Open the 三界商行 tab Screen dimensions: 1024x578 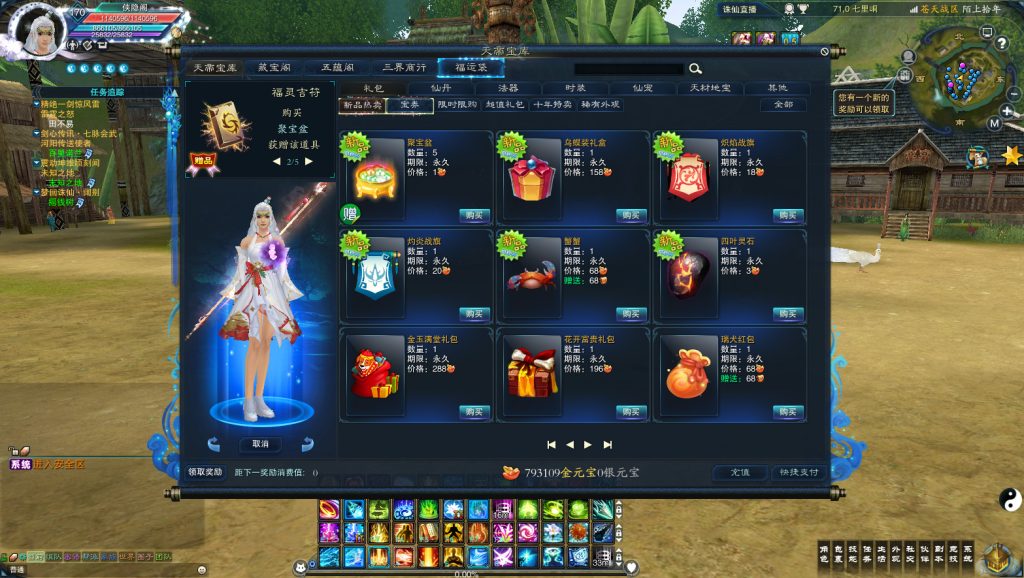click(404, 68)
